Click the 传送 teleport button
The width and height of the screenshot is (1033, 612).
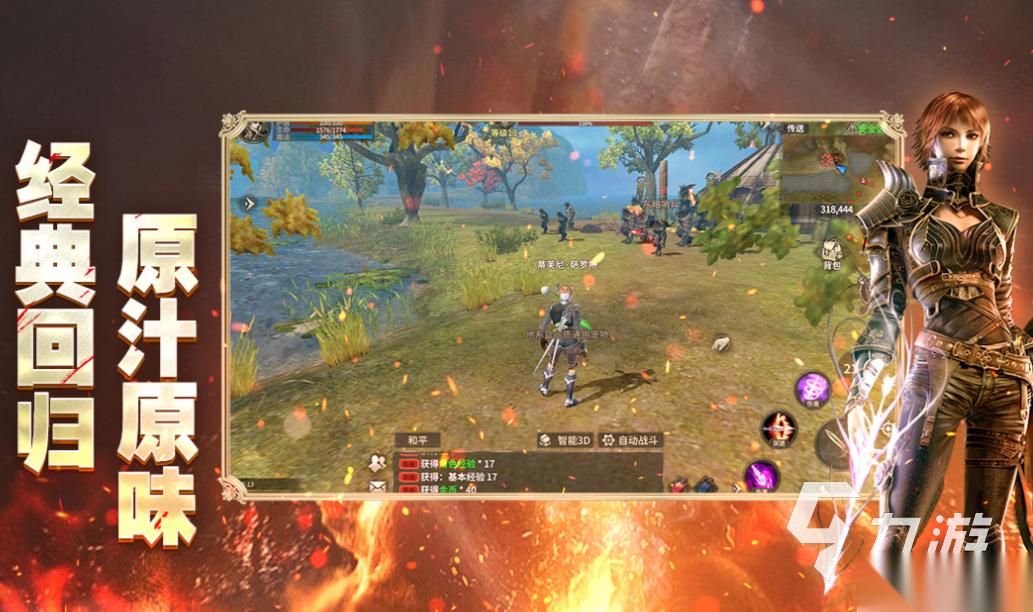pyautogui.click(x=795, y=129)
